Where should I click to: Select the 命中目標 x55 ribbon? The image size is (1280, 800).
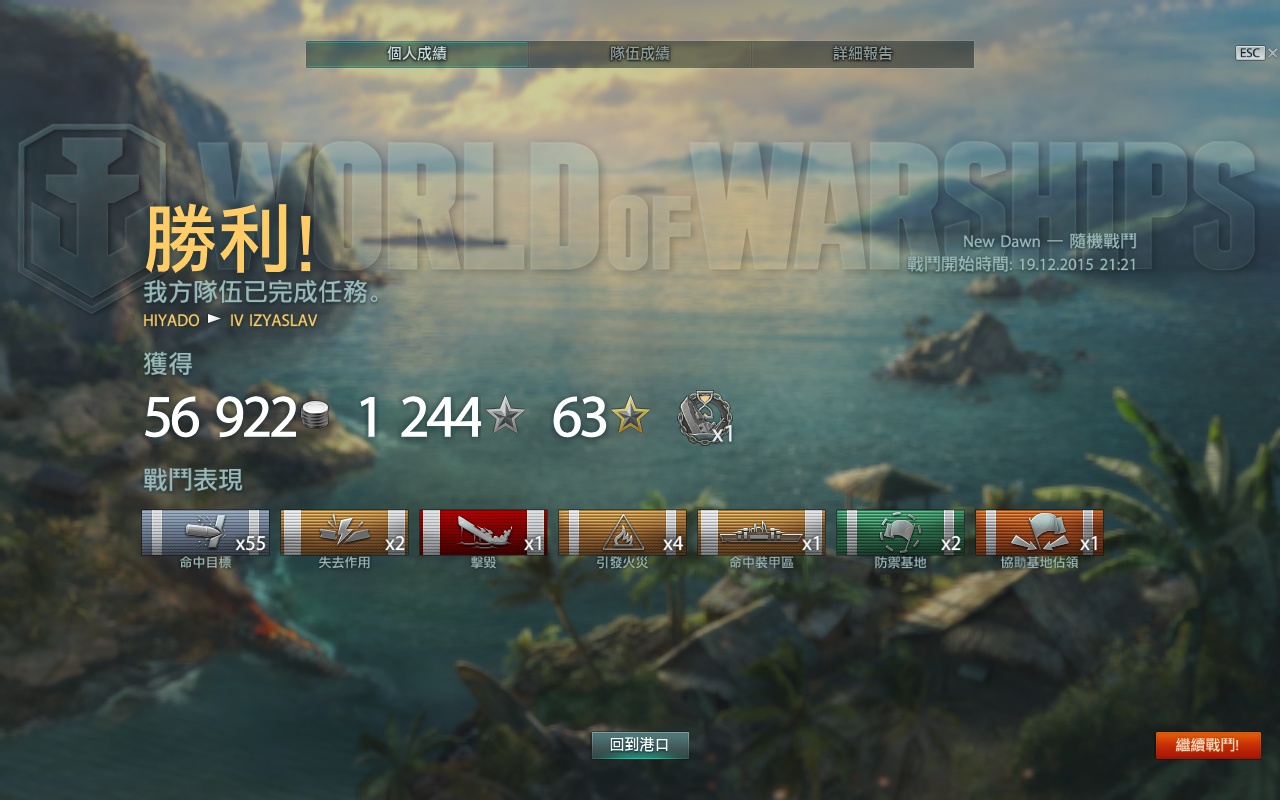coord(205,532)
